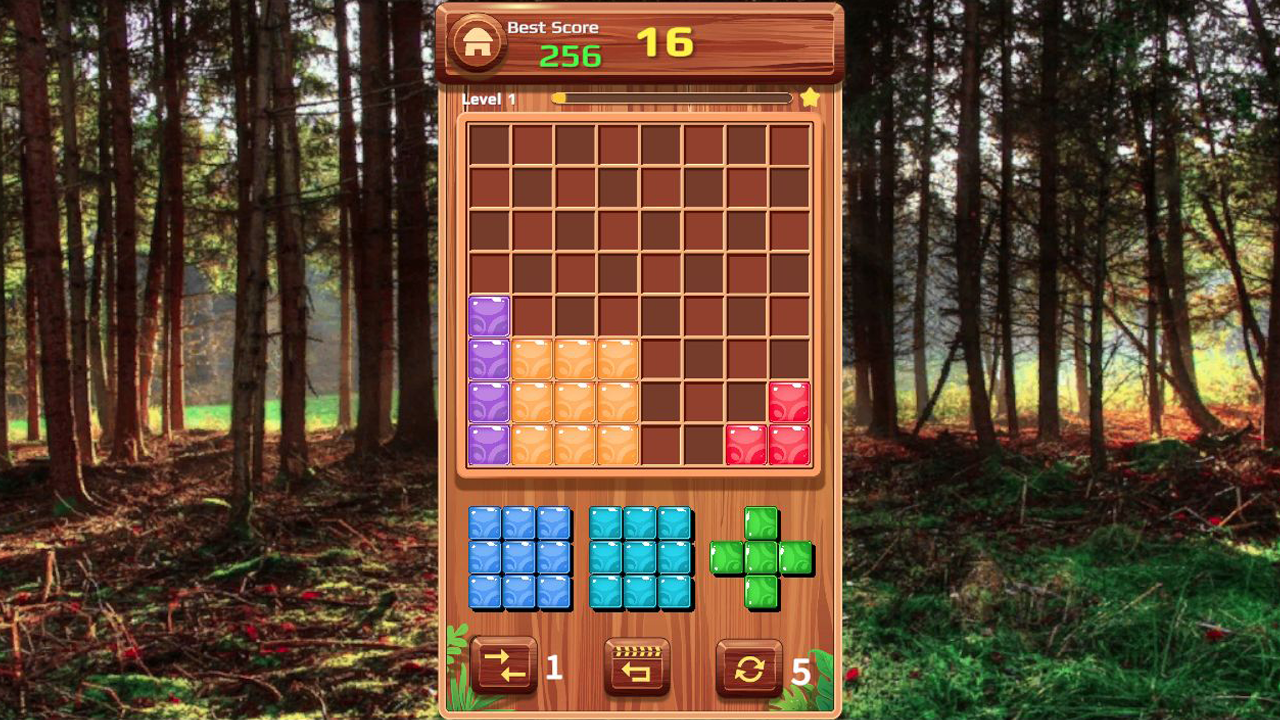Click the yellow star at the progress bar end
The image size is (1280, 720).
click(810, 97)
